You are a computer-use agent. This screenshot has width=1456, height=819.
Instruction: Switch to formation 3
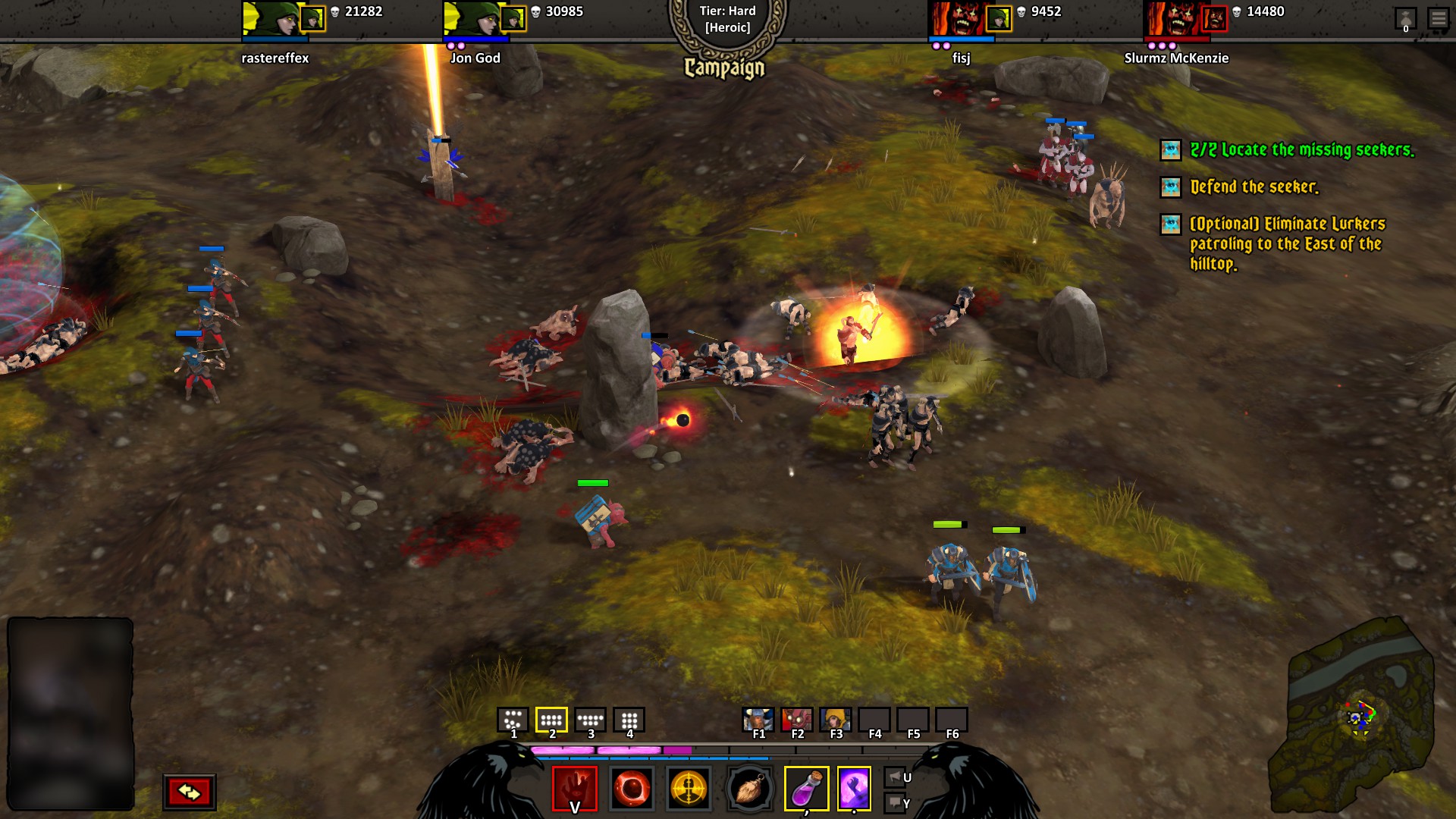pyautogui.click(x=590, y=720)
